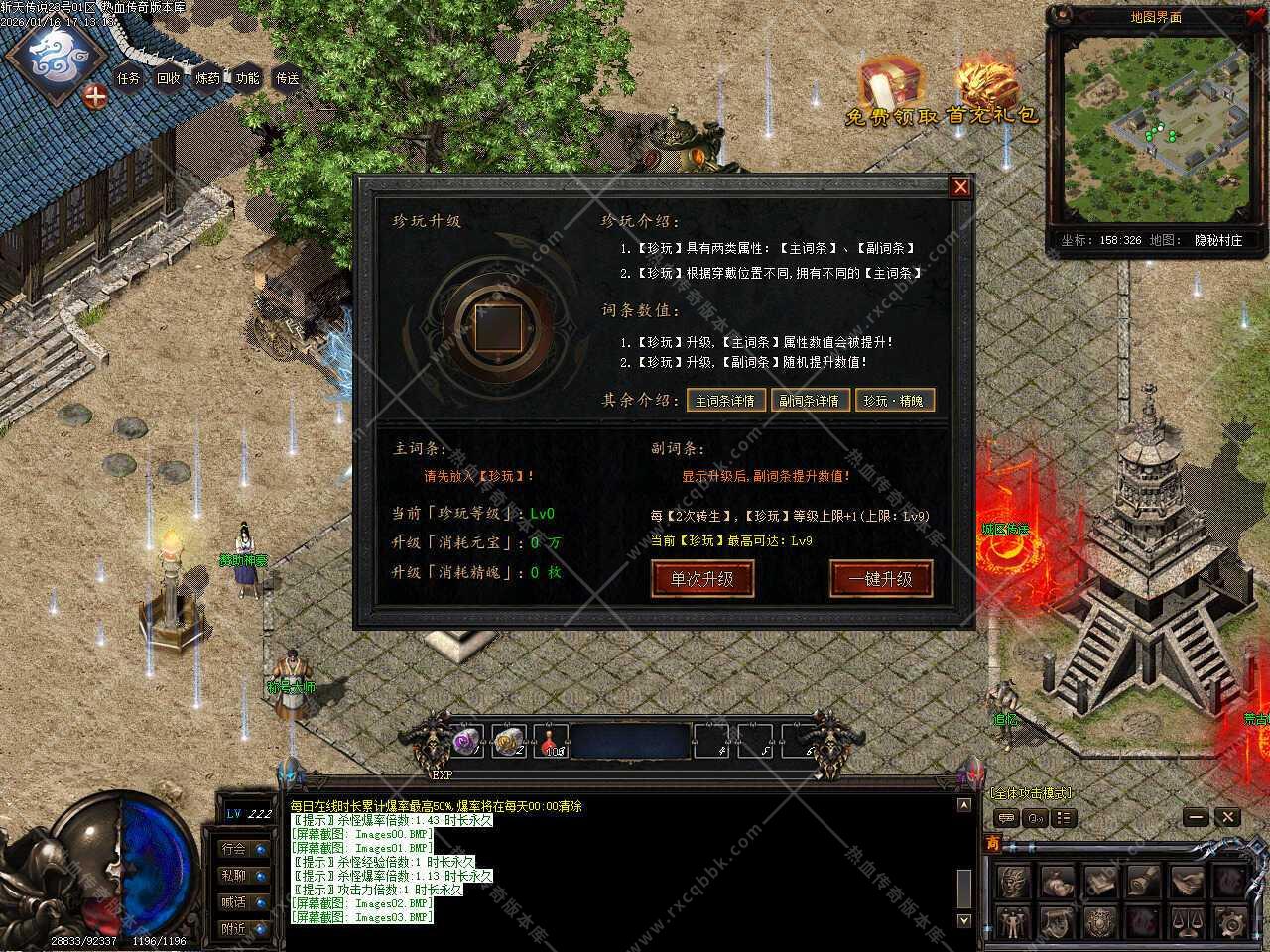The width and height of the screenshot is (1270, 952).
Task: Open settings with the gear icon
Action: point(1230,921)
